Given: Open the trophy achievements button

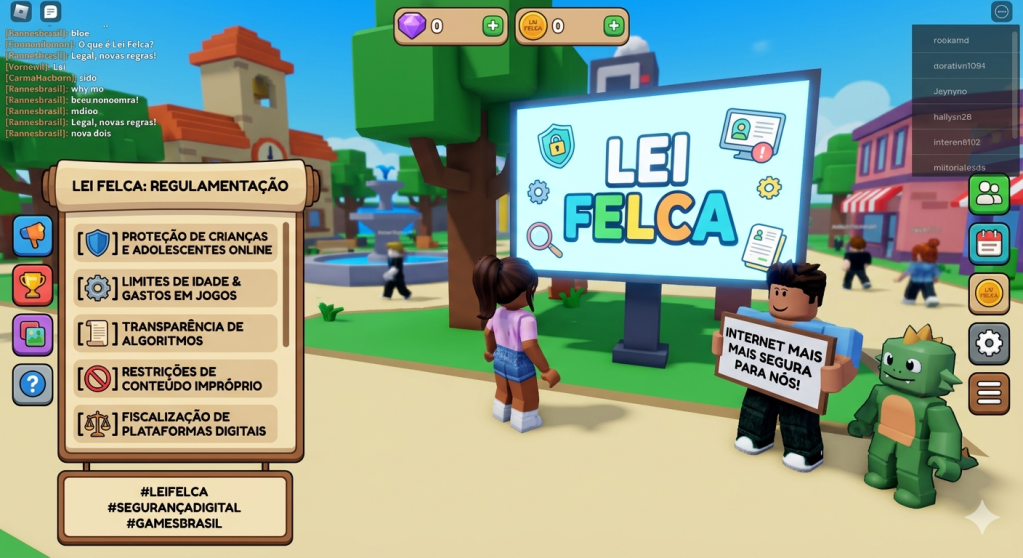Looking at the screenshot, I should point(33,285).
